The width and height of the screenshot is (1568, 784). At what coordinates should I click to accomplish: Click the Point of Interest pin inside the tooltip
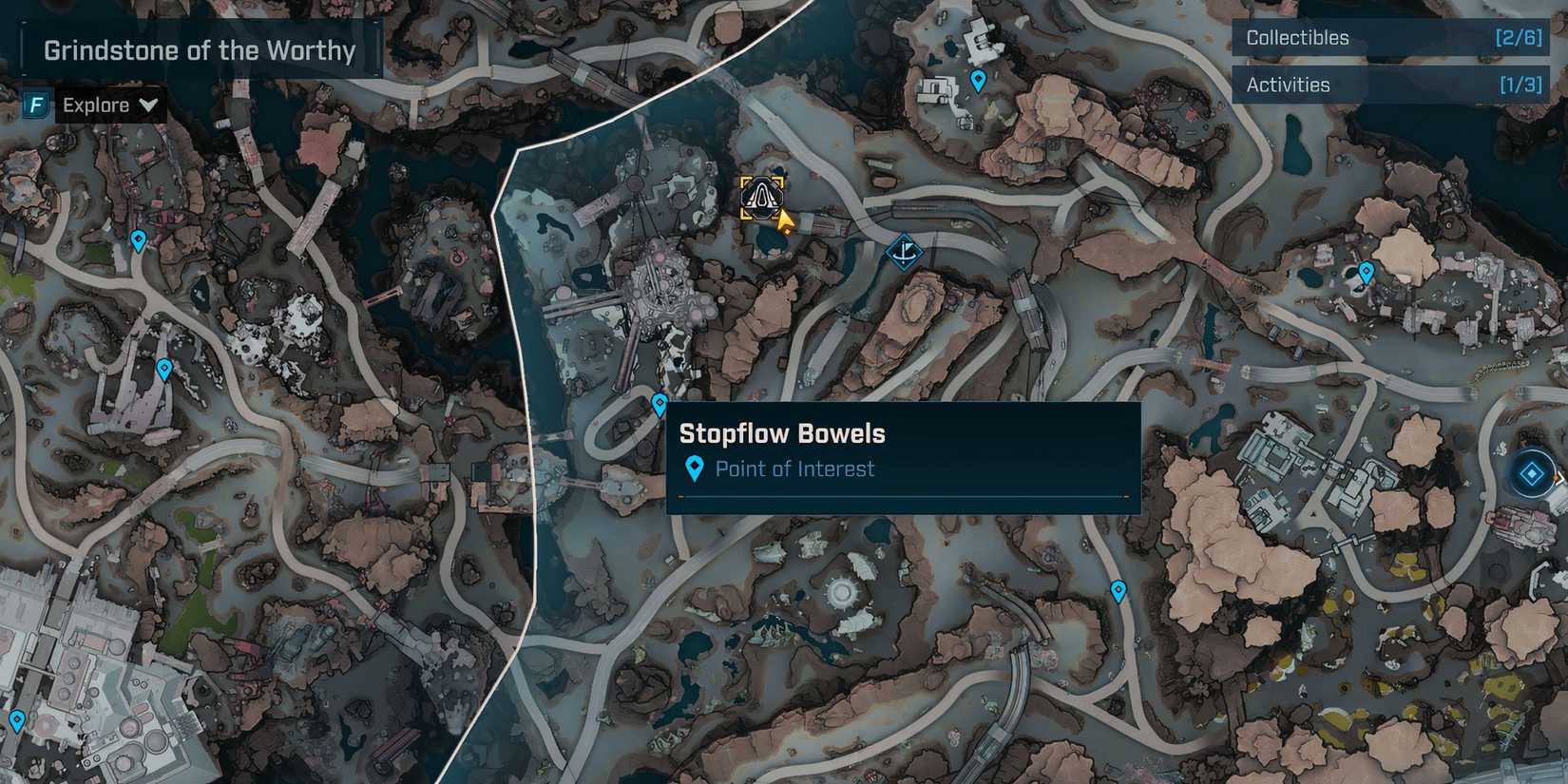695,467
